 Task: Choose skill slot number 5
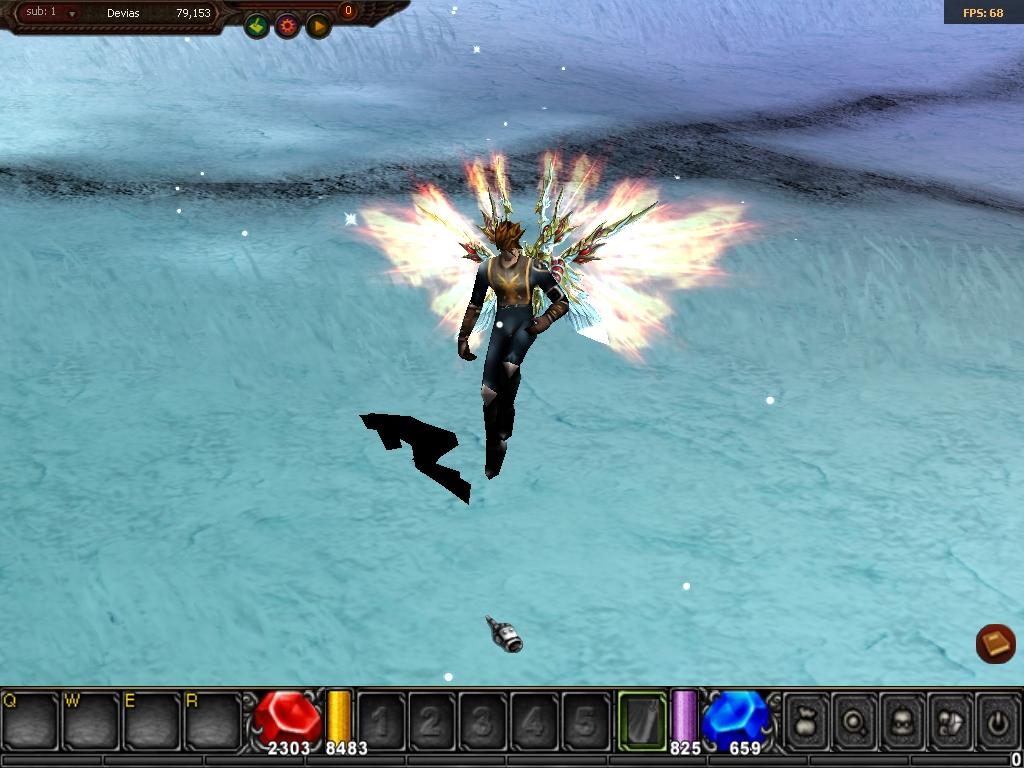(x=585, y=720)
